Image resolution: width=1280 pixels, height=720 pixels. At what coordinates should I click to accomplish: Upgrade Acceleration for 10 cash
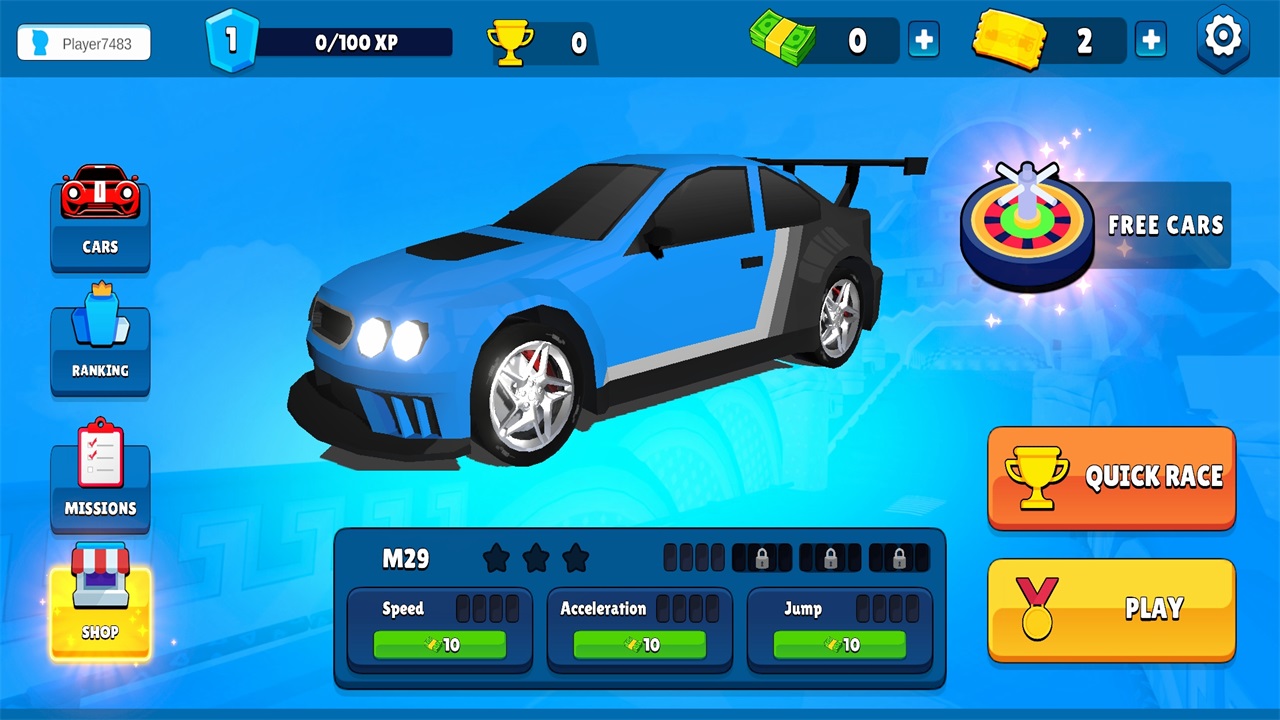(640, 645)
